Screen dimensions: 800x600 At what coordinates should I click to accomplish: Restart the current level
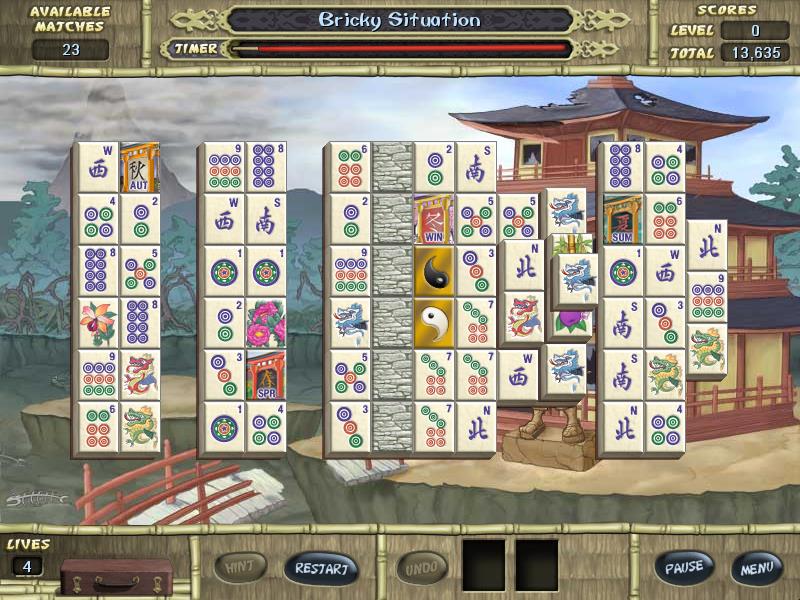(x=321, y=568)
